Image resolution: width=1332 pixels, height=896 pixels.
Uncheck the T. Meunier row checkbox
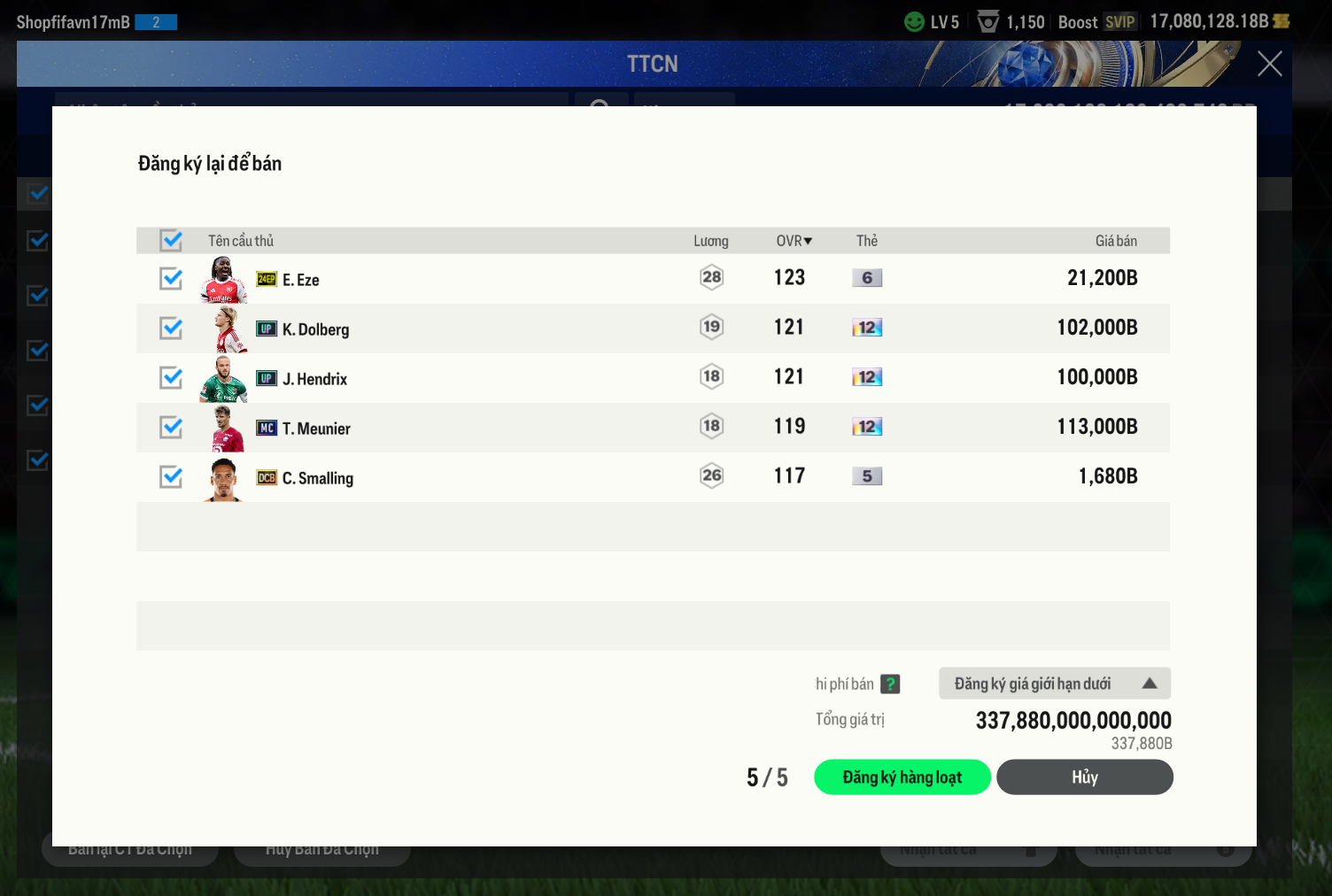coord(171,428)
